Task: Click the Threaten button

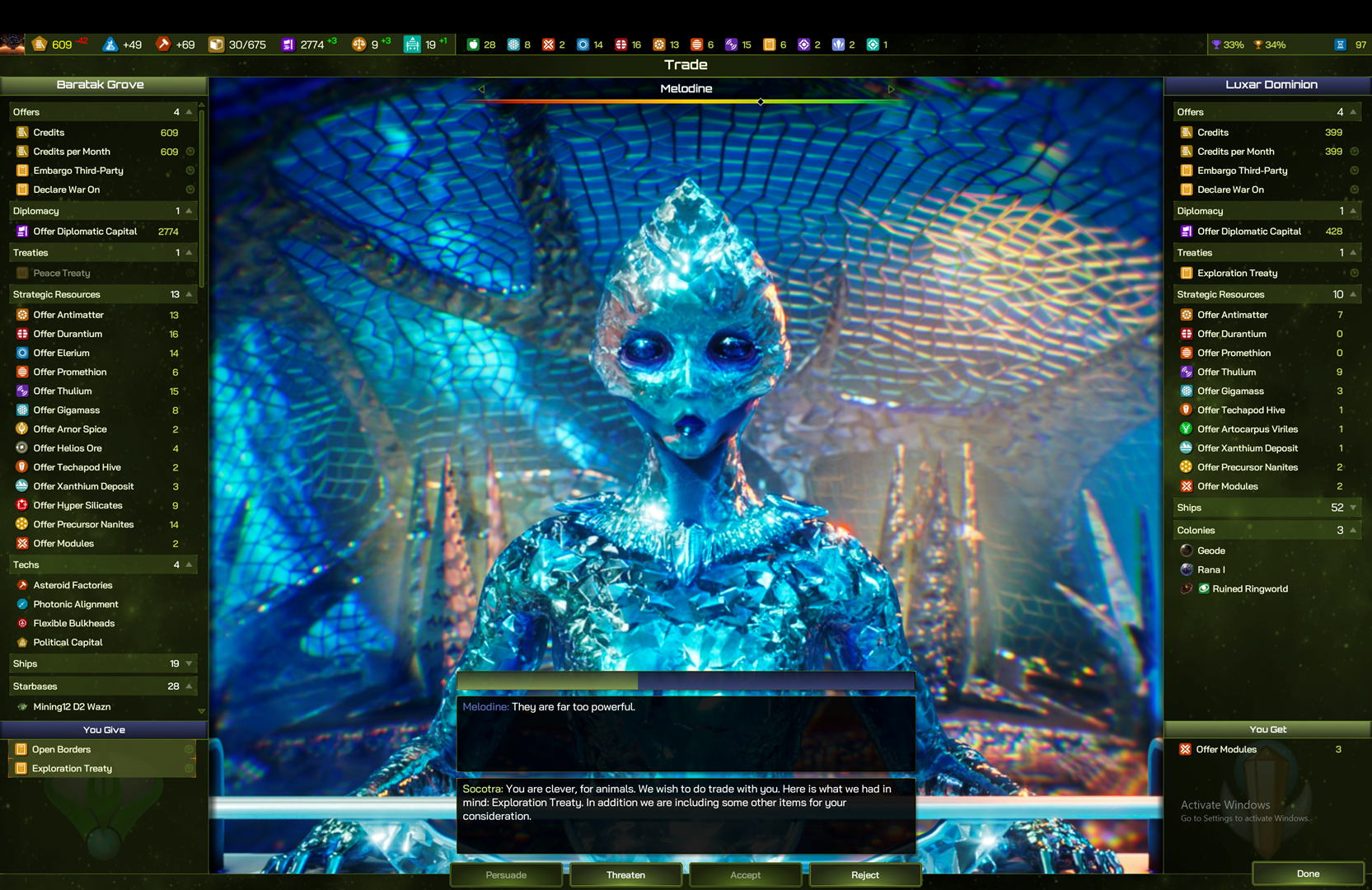Action: click(625, 875)
